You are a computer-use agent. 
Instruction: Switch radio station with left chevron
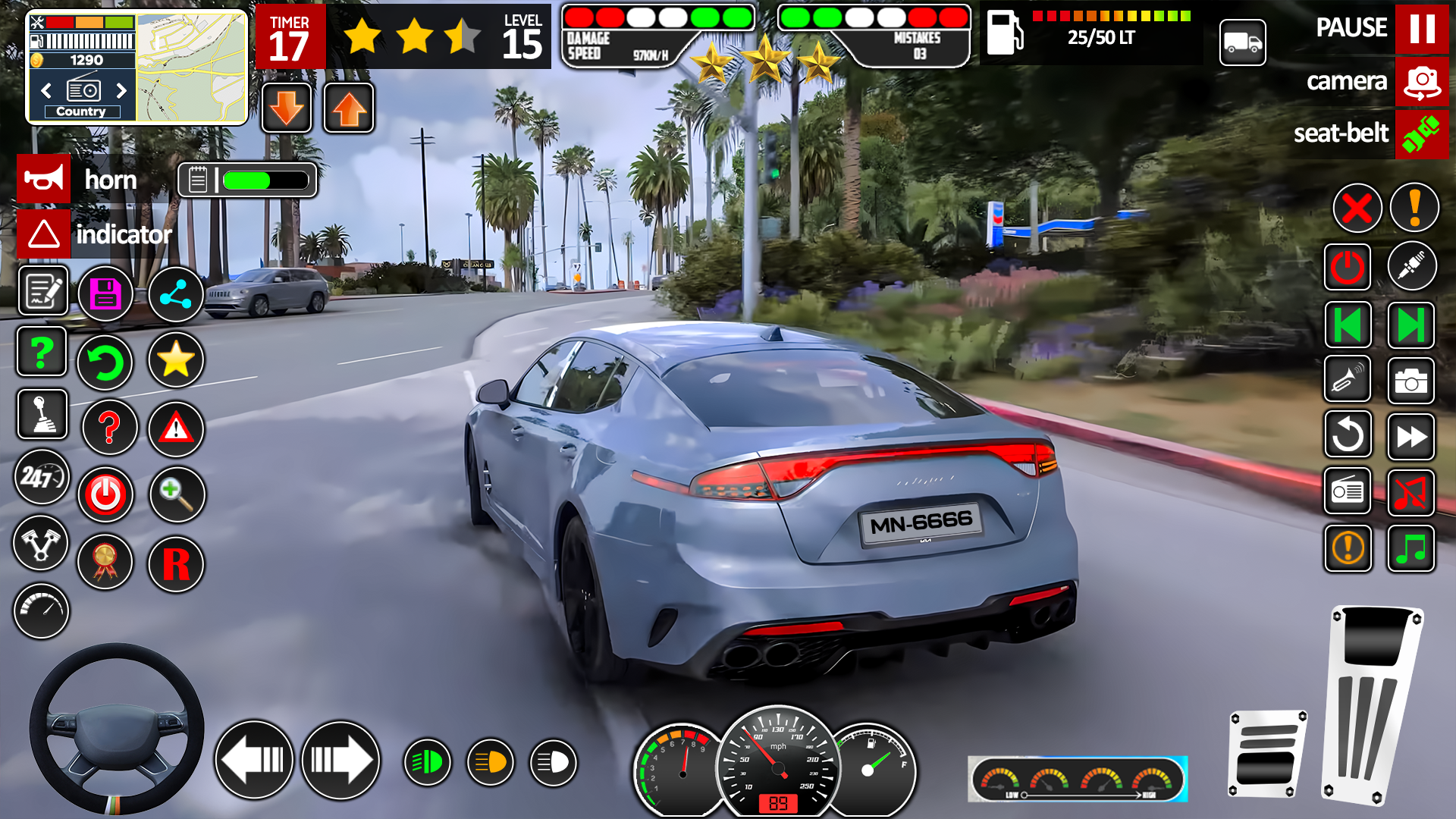(x=45, y=91)
